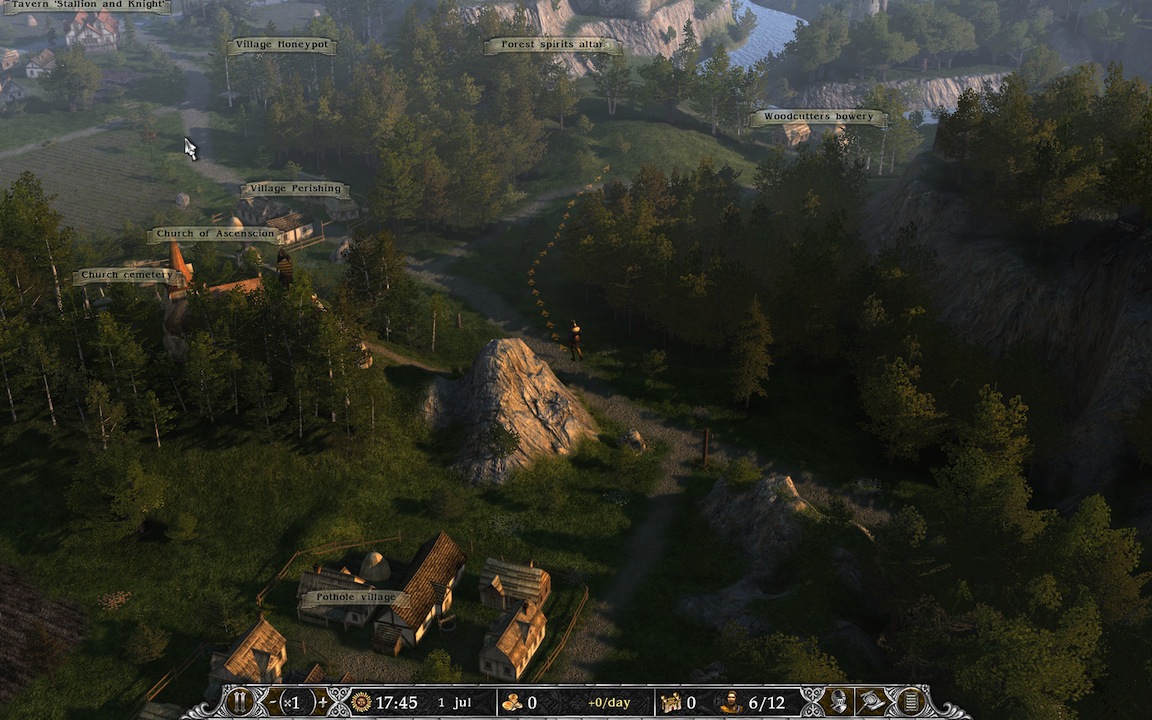Select the Woodcutters bowery label
This screenshot has width=1152, height=720.
click(818, 117)
